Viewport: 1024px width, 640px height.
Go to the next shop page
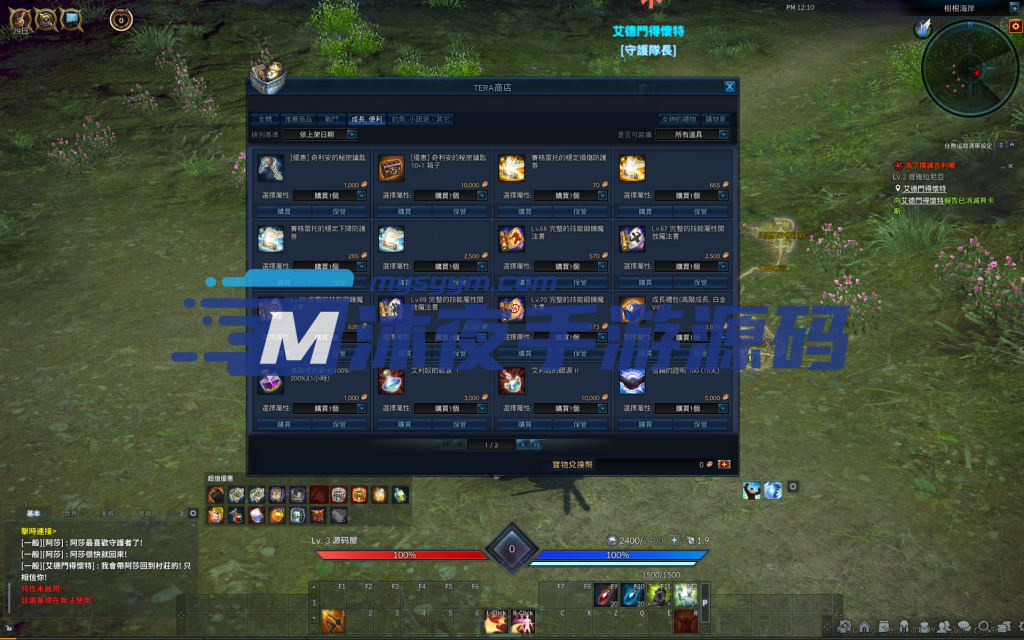pos(523,445)
